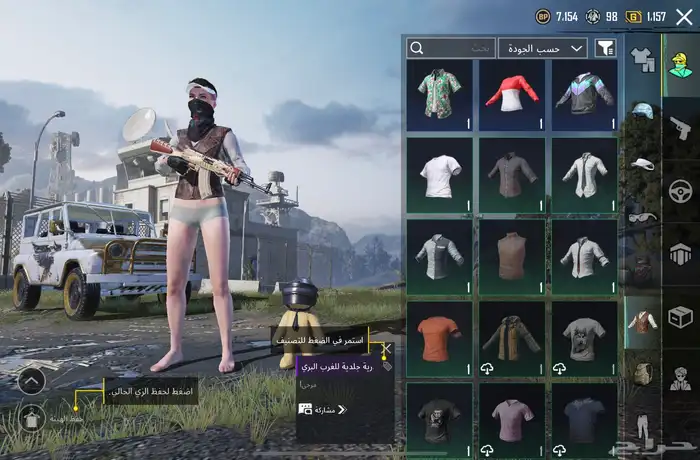700x460 pixels.
Task: Pick the gray wolf print t-shirt
Action: (586, 340)
